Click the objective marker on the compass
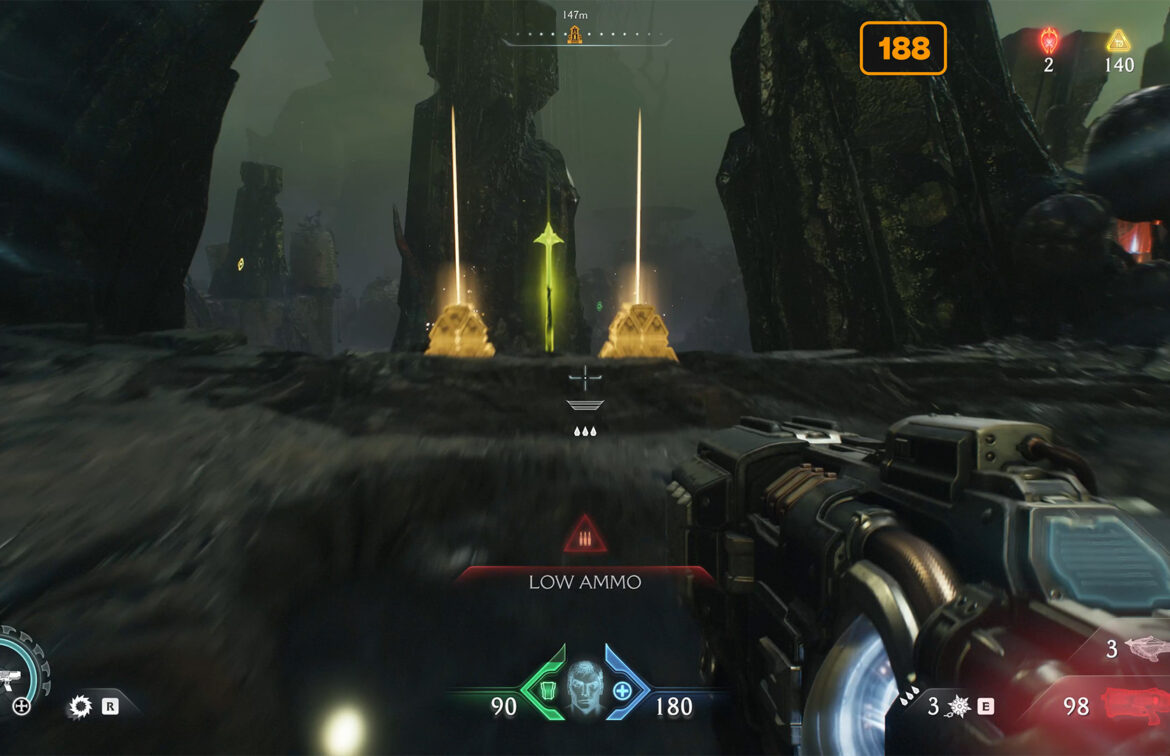This screenshot has width=1170, height=756. [574, 36]
